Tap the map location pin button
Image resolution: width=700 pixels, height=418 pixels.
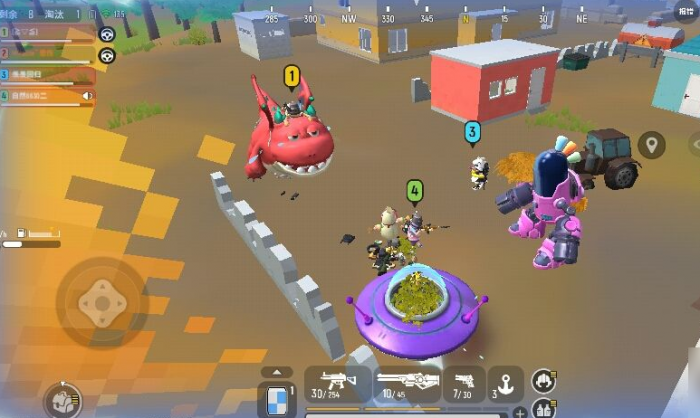[652, 145]
